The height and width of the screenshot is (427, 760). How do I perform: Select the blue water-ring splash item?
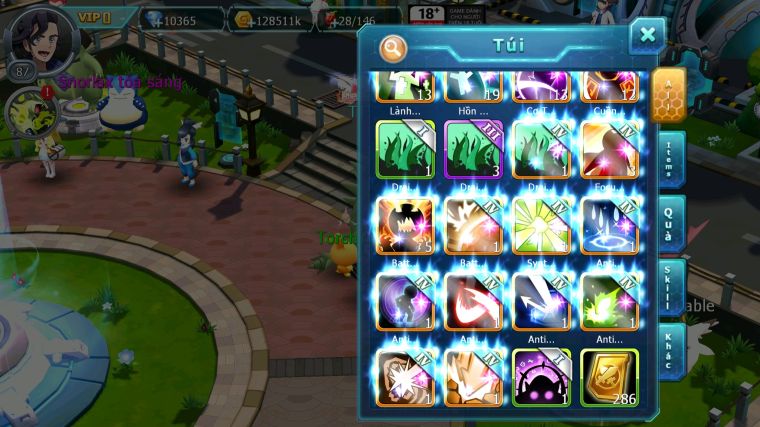(609, 225)
